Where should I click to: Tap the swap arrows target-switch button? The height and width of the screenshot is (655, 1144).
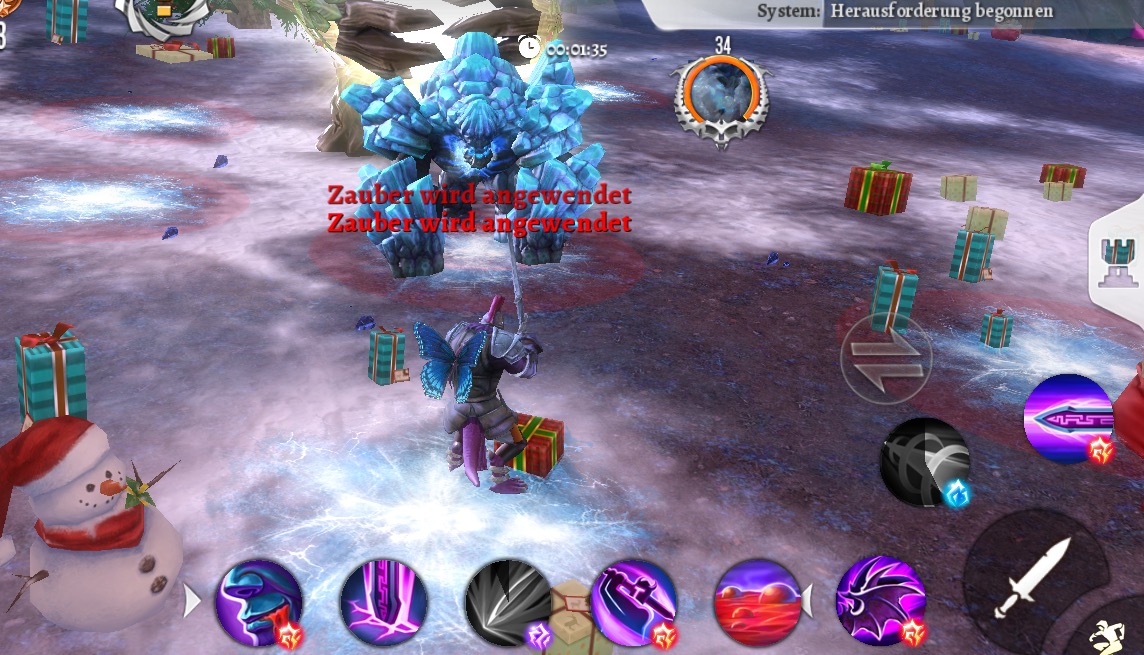tap(886, 359)
